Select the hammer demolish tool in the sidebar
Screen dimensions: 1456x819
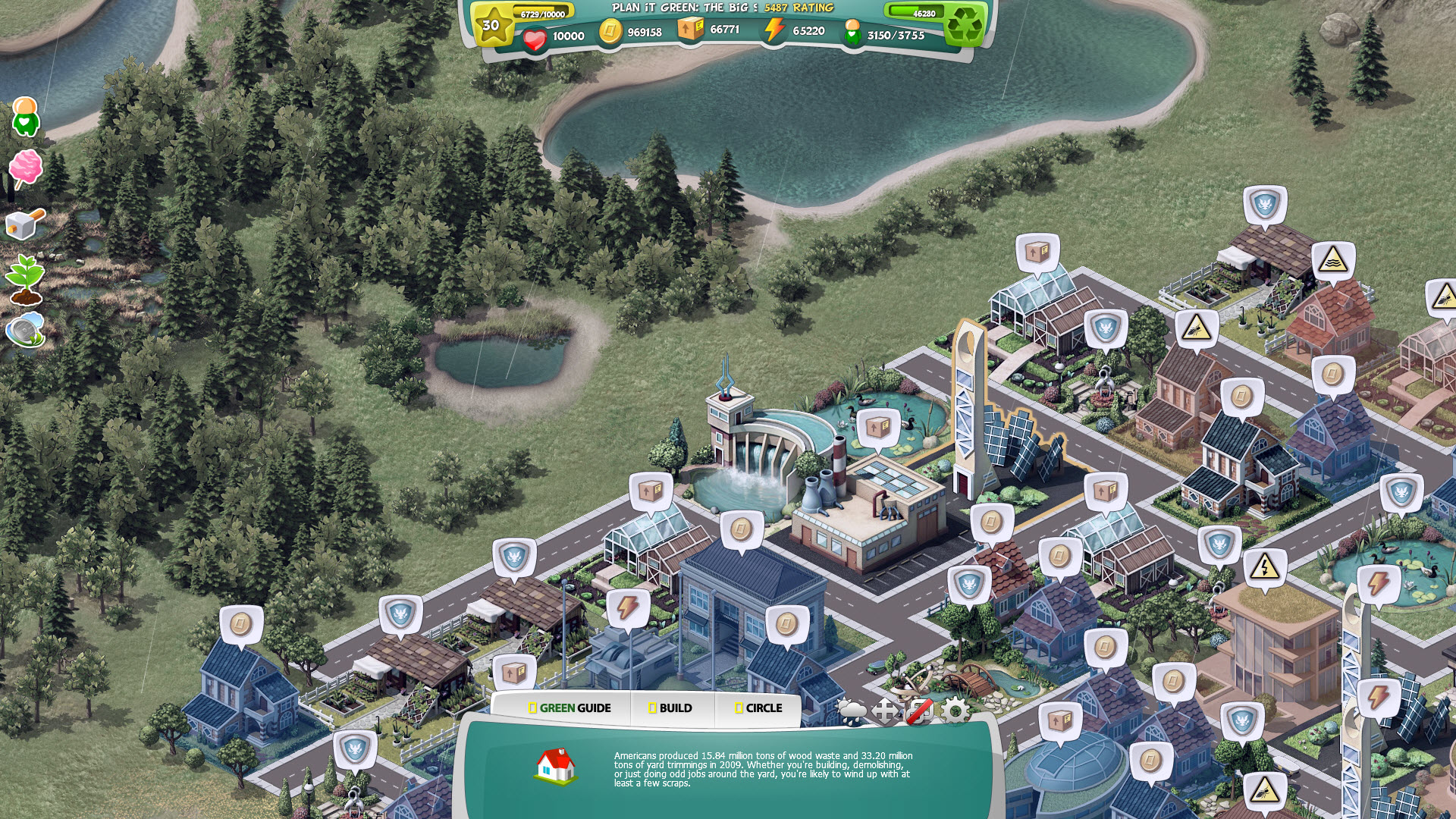[27, 224]
